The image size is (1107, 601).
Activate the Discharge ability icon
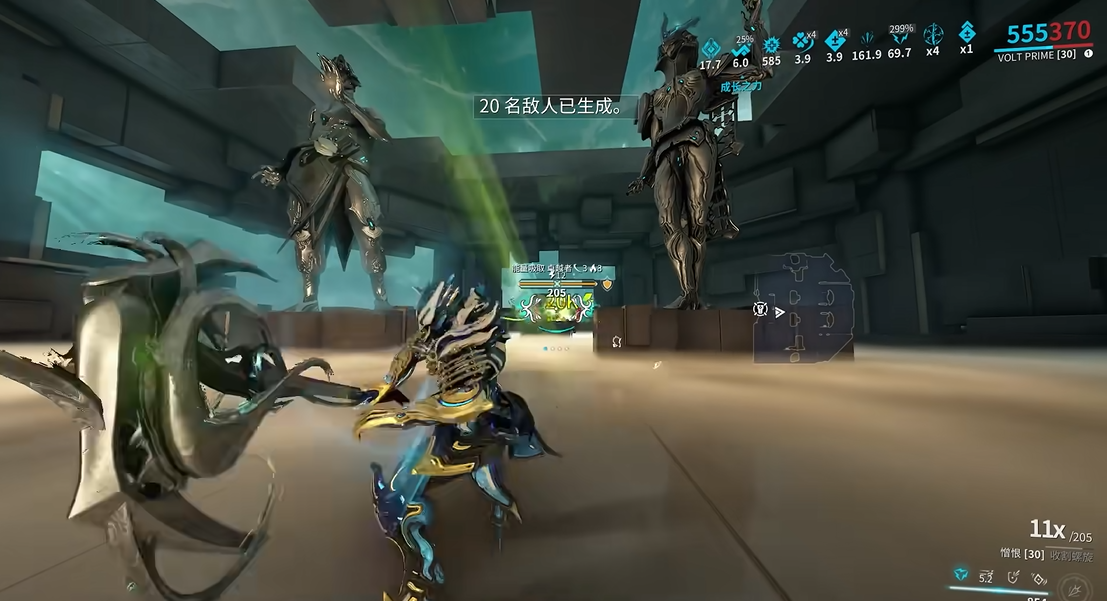pyautogui.click(x=1039, y=577)
